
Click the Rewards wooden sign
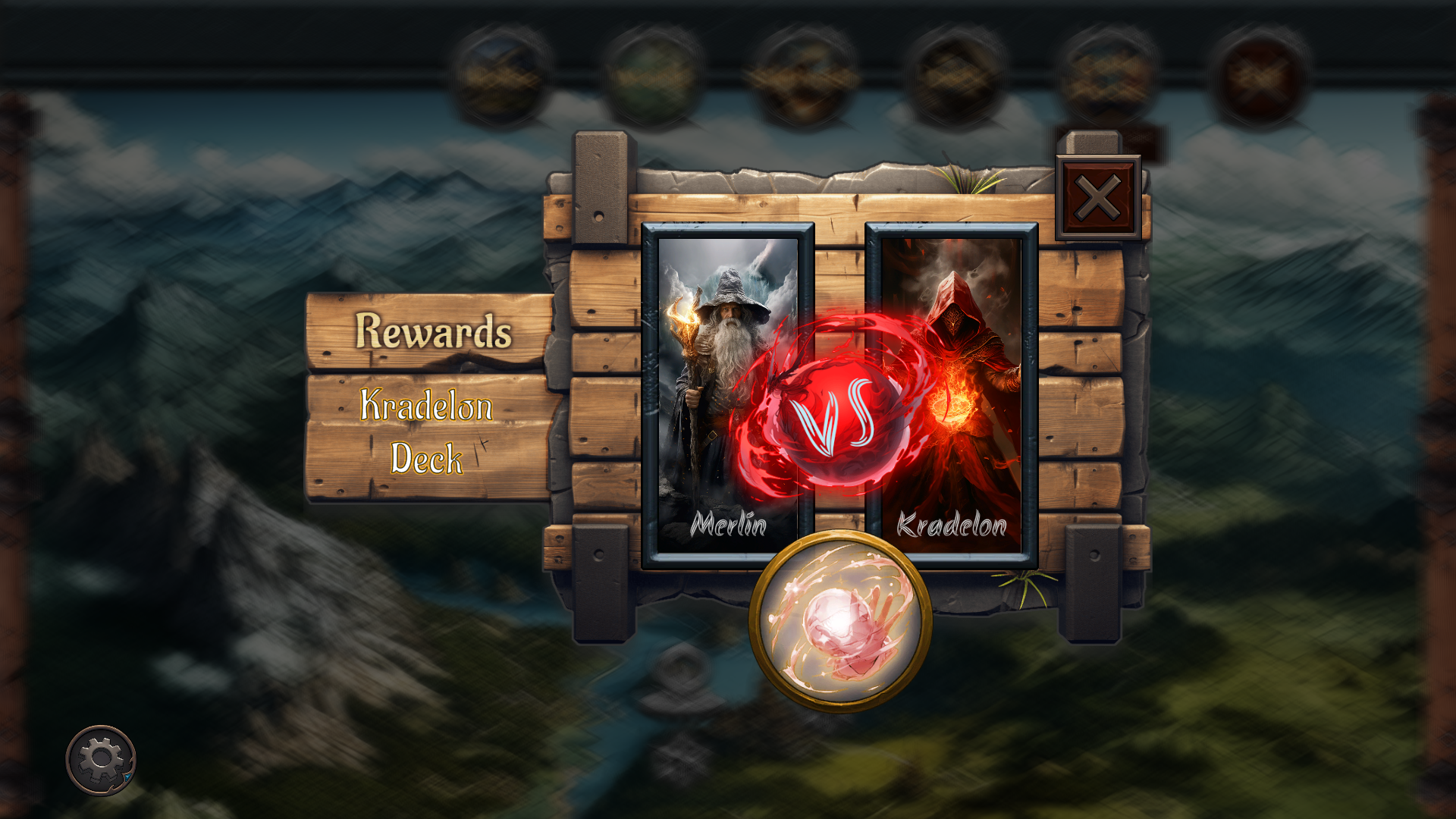point(432,331)
